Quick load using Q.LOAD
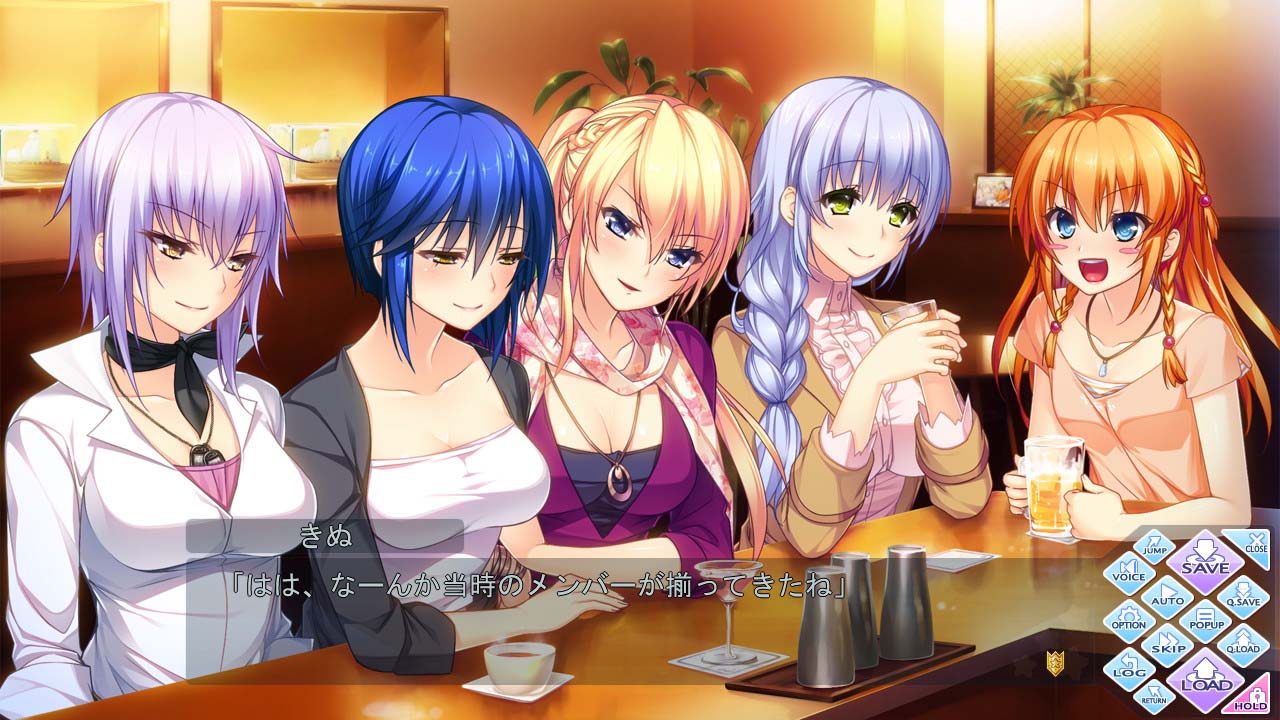The width and height of the screenshot is (1280, 720). tap(1243, 643)
